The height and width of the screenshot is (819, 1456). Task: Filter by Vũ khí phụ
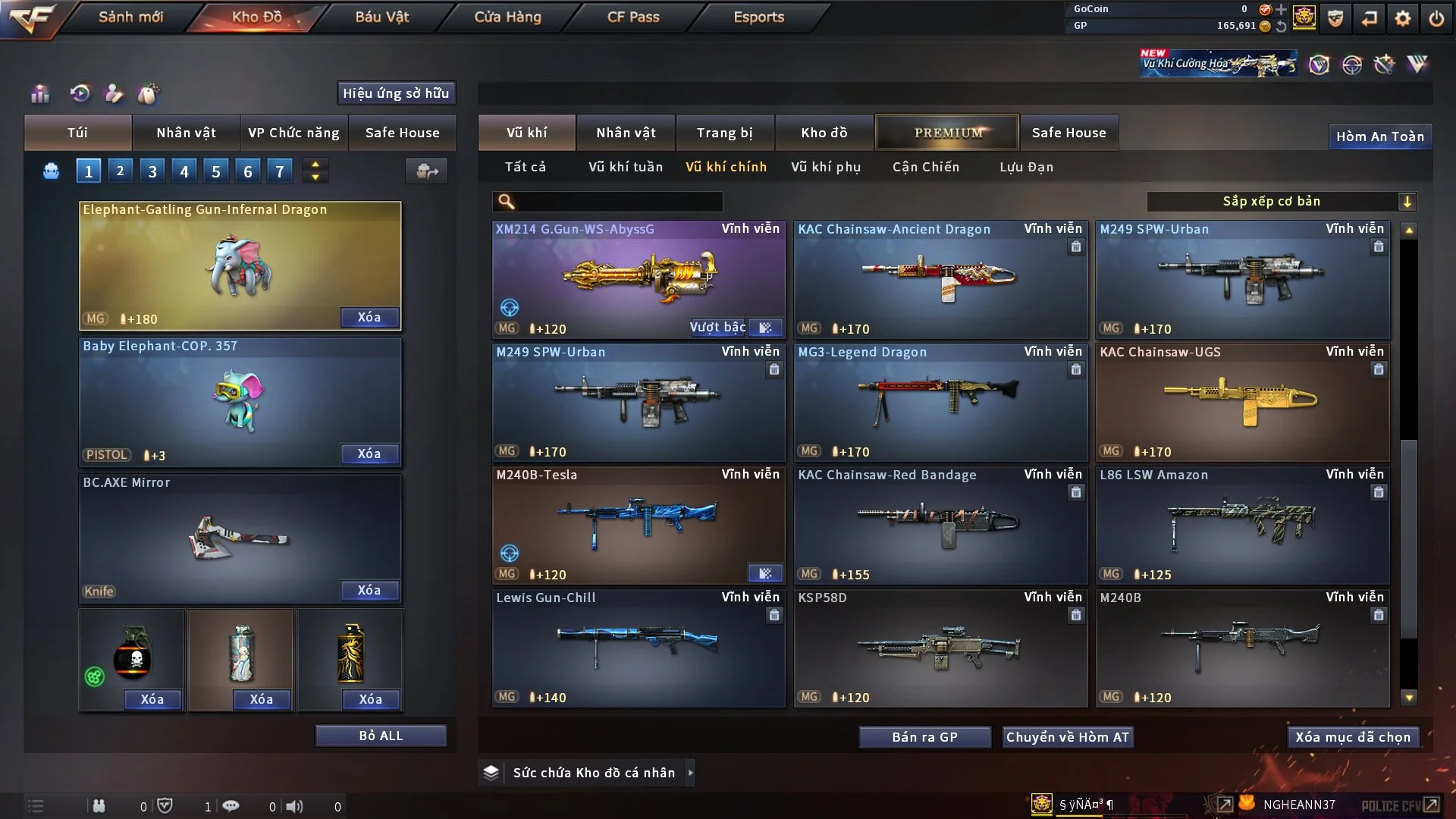point(826,167)
